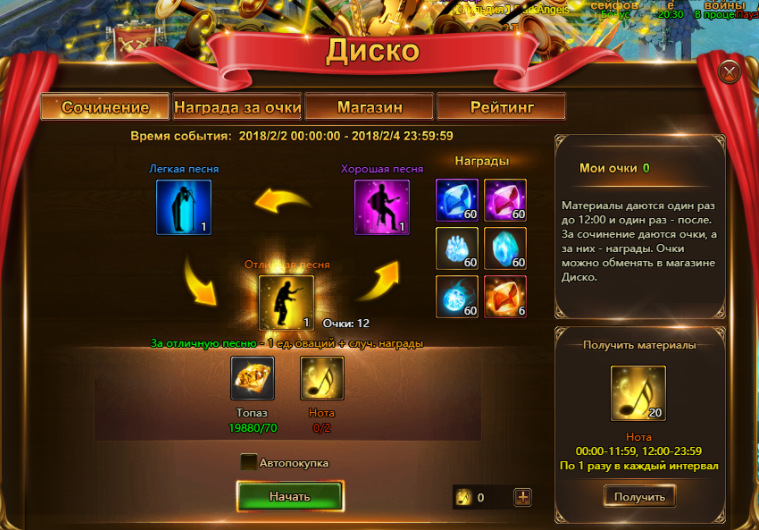Inspect the blue diamond gem reward
759x530 pixels.
tap(457, 200)
